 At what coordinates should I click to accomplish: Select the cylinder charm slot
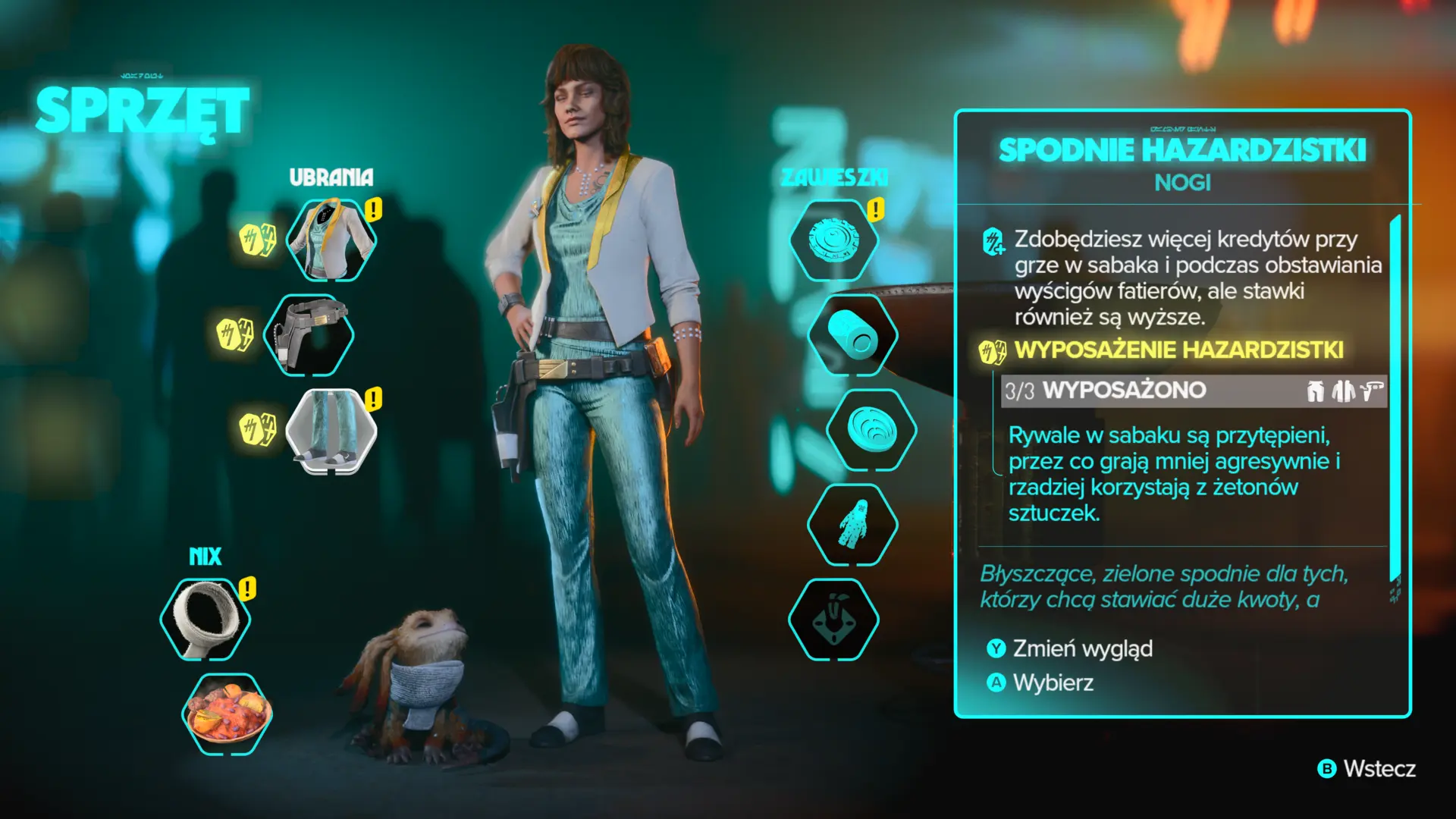pos(852,335)
